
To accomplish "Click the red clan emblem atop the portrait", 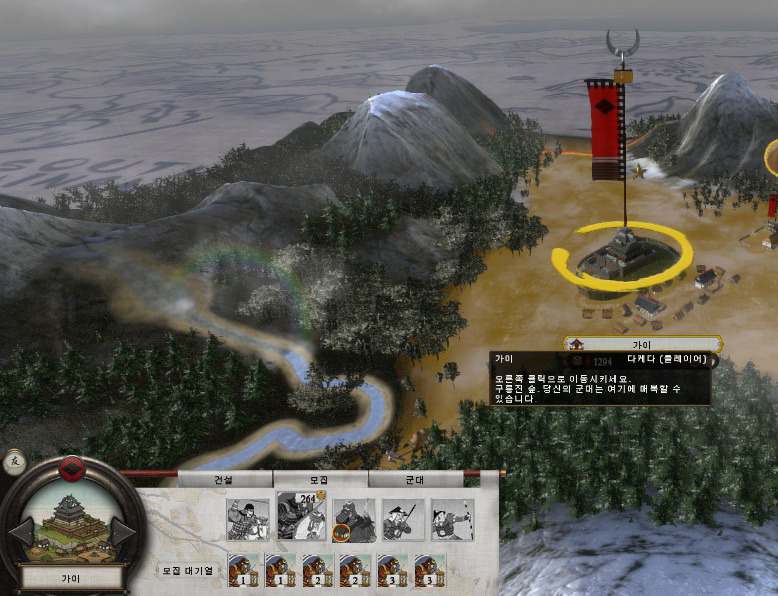I will [72, 468].
